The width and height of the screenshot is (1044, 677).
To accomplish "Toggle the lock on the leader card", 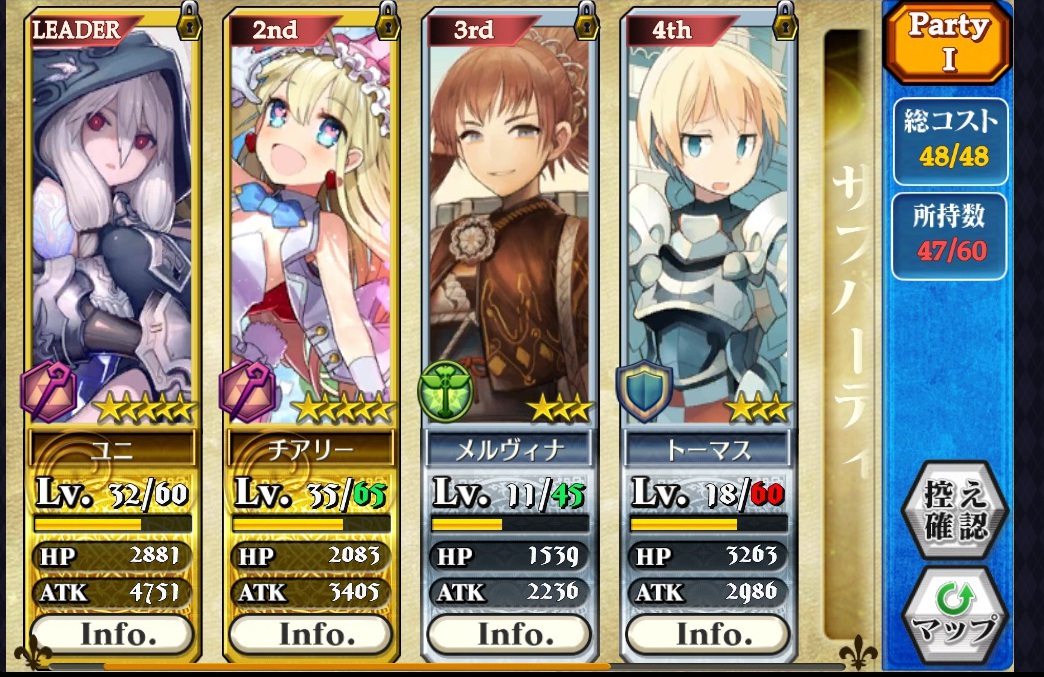I will point(188,20).
